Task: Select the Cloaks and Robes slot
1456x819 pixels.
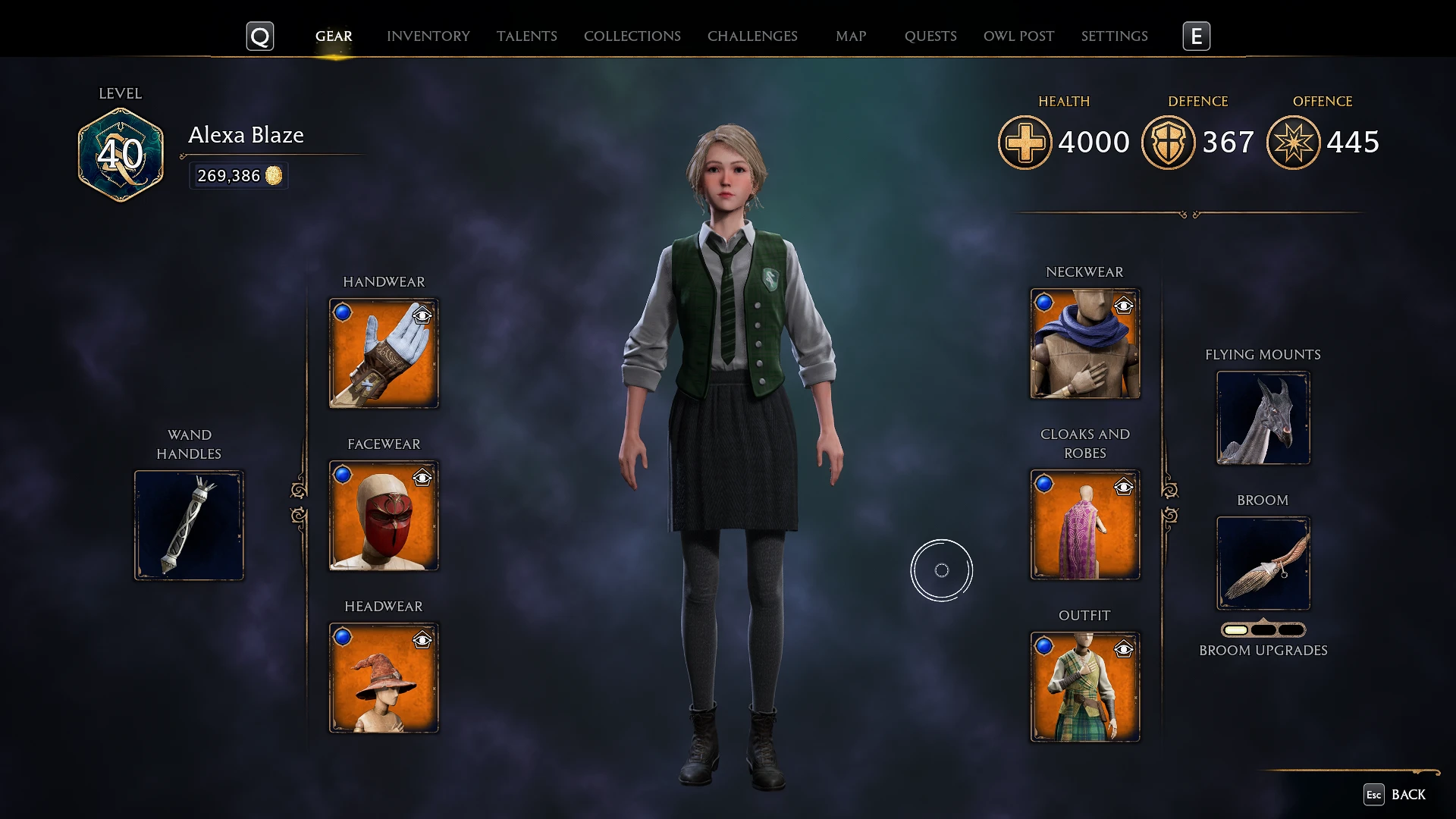Action: (x=1084, y=524)
